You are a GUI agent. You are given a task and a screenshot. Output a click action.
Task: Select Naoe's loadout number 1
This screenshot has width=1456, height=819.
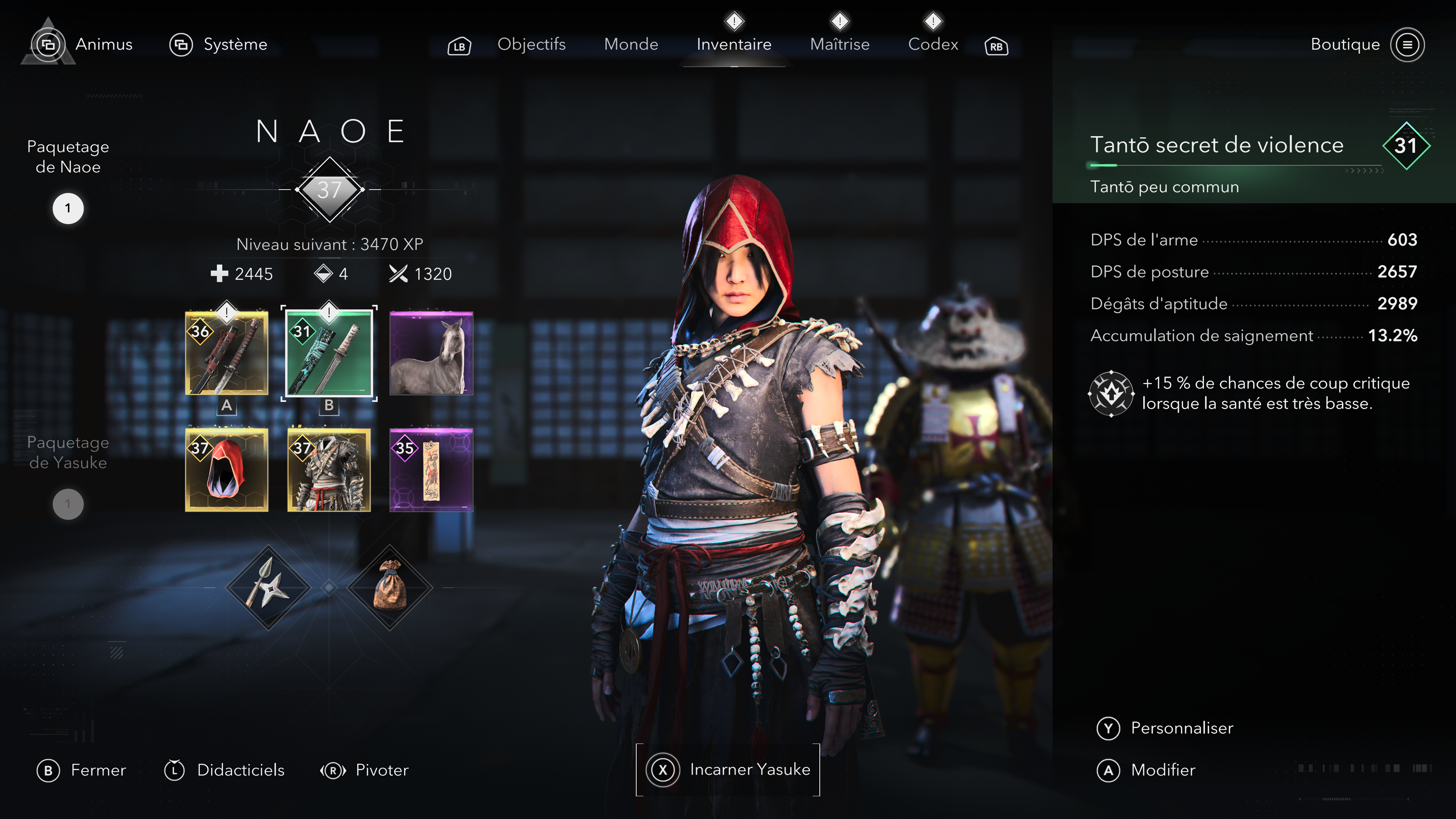tap(68, 209)
